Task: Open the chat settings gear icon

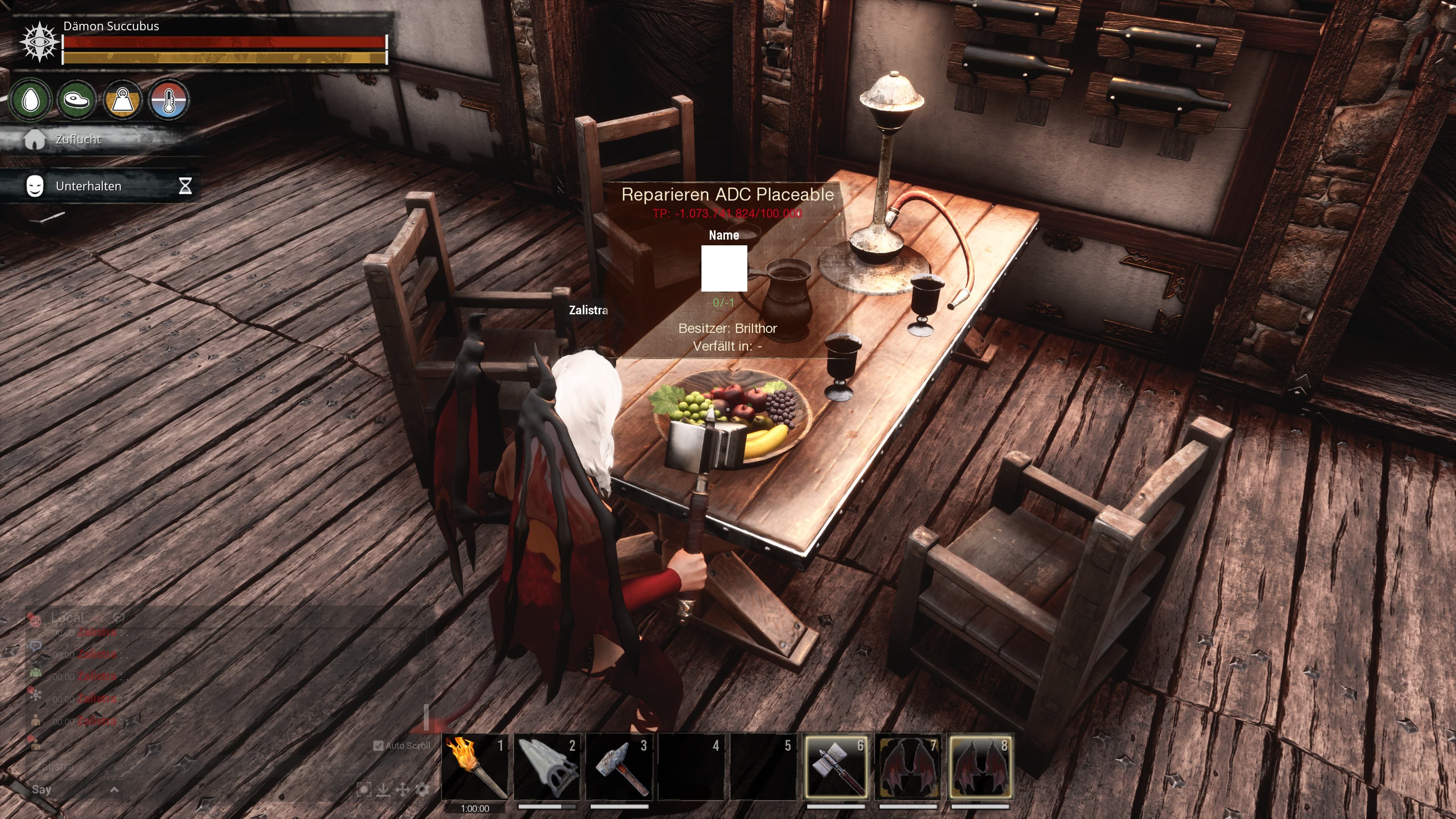Action: (422, 790)
